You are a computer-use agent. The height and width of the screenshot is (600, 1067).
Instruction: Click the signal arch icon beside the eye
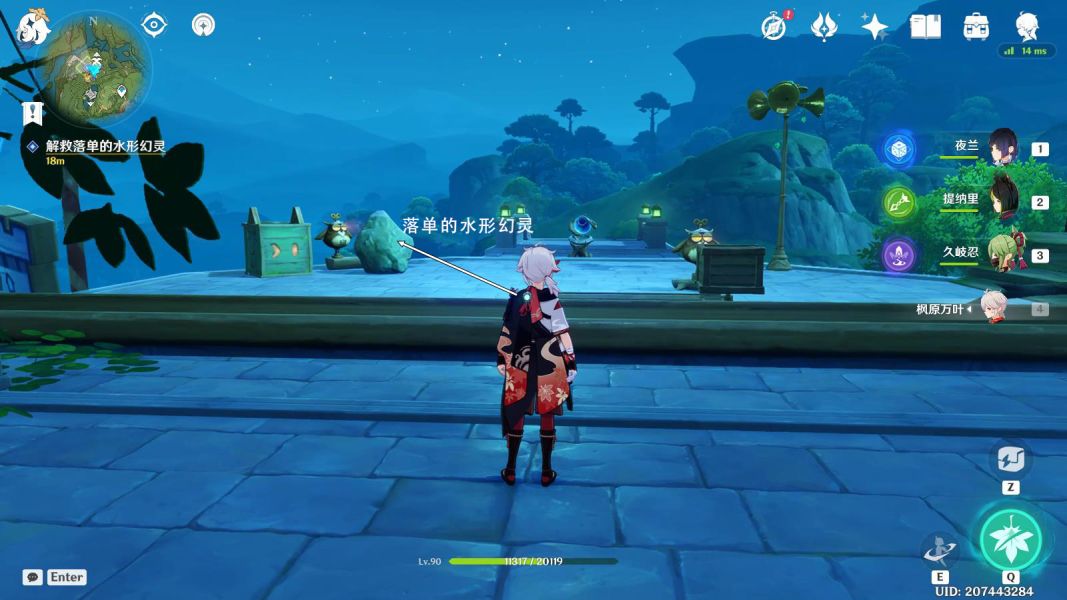(203, 24)
